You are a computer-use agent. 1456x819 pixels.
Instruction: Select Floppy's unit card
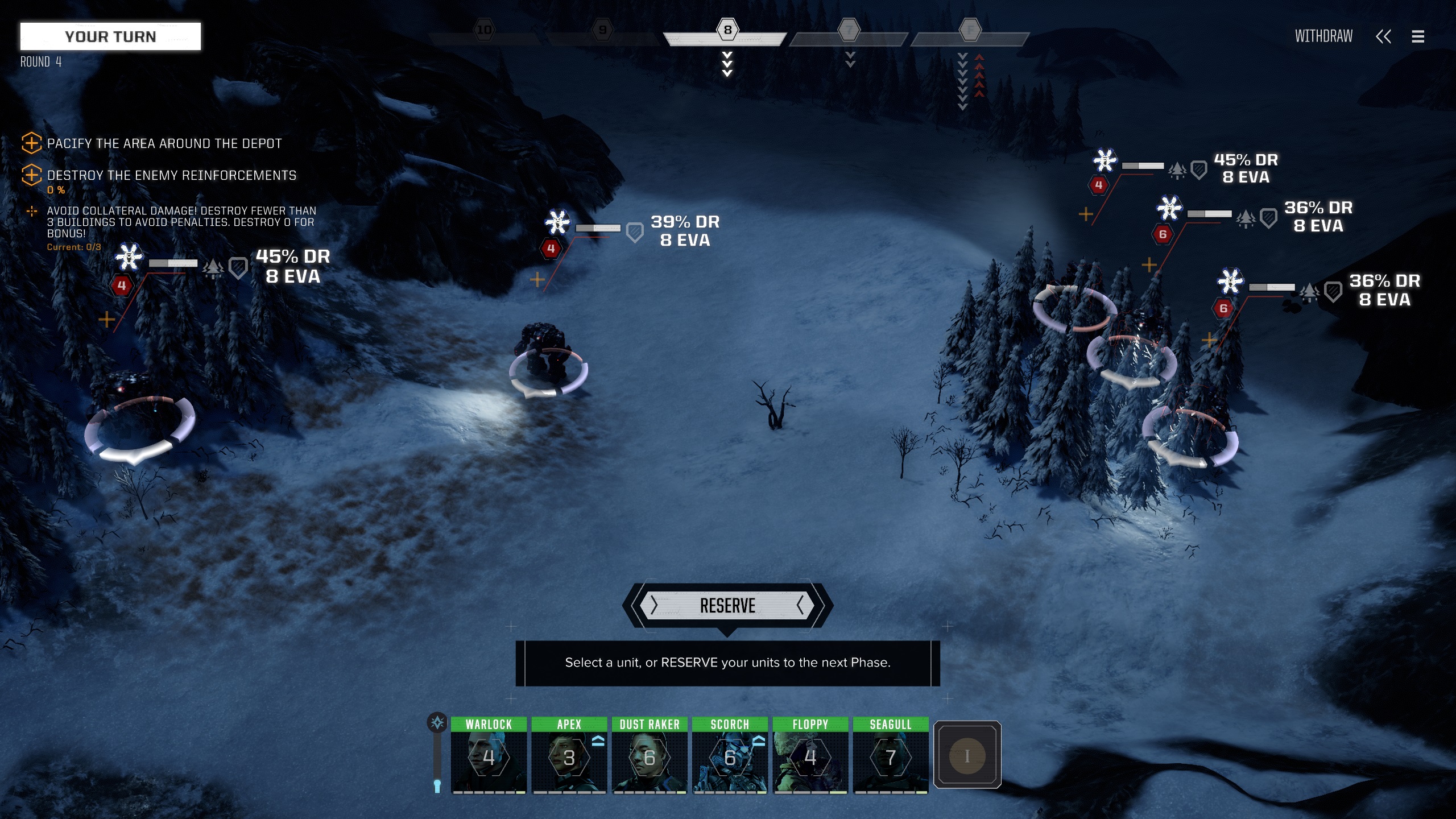tap(810, 756)
